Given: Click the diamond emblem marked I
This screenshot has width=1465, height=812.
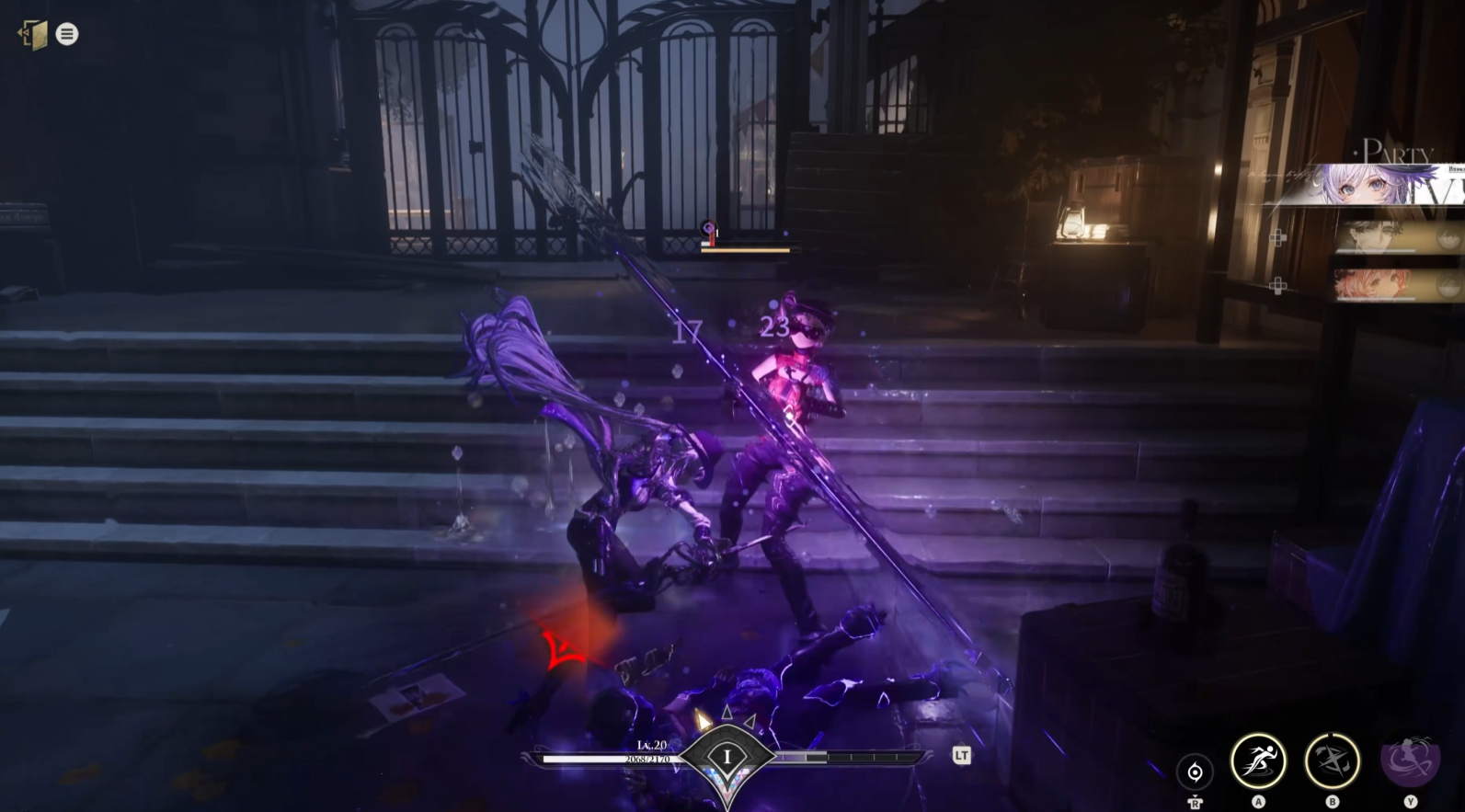Looking at the screenshot, I should pyautogui.click(x=727, y=758).
